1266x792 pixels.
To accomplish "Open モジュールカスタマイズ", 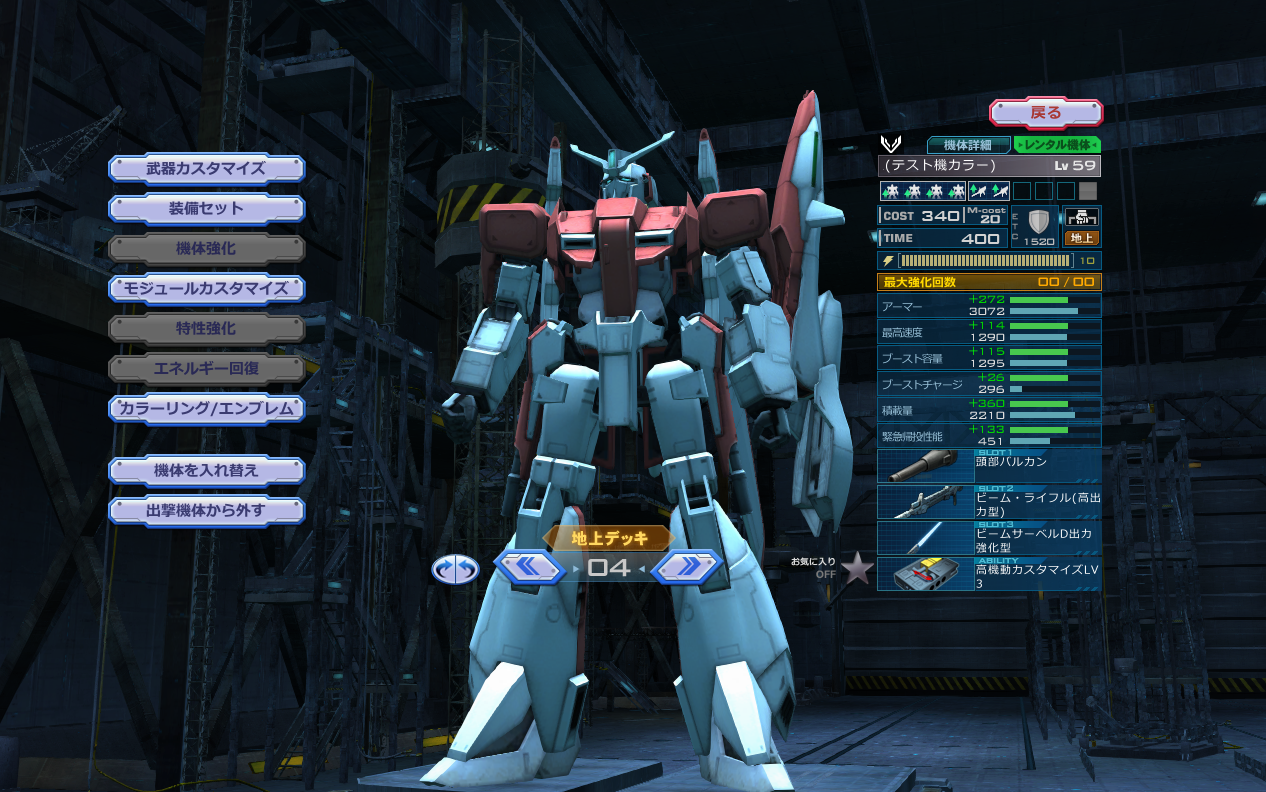I will coord(206,289).
